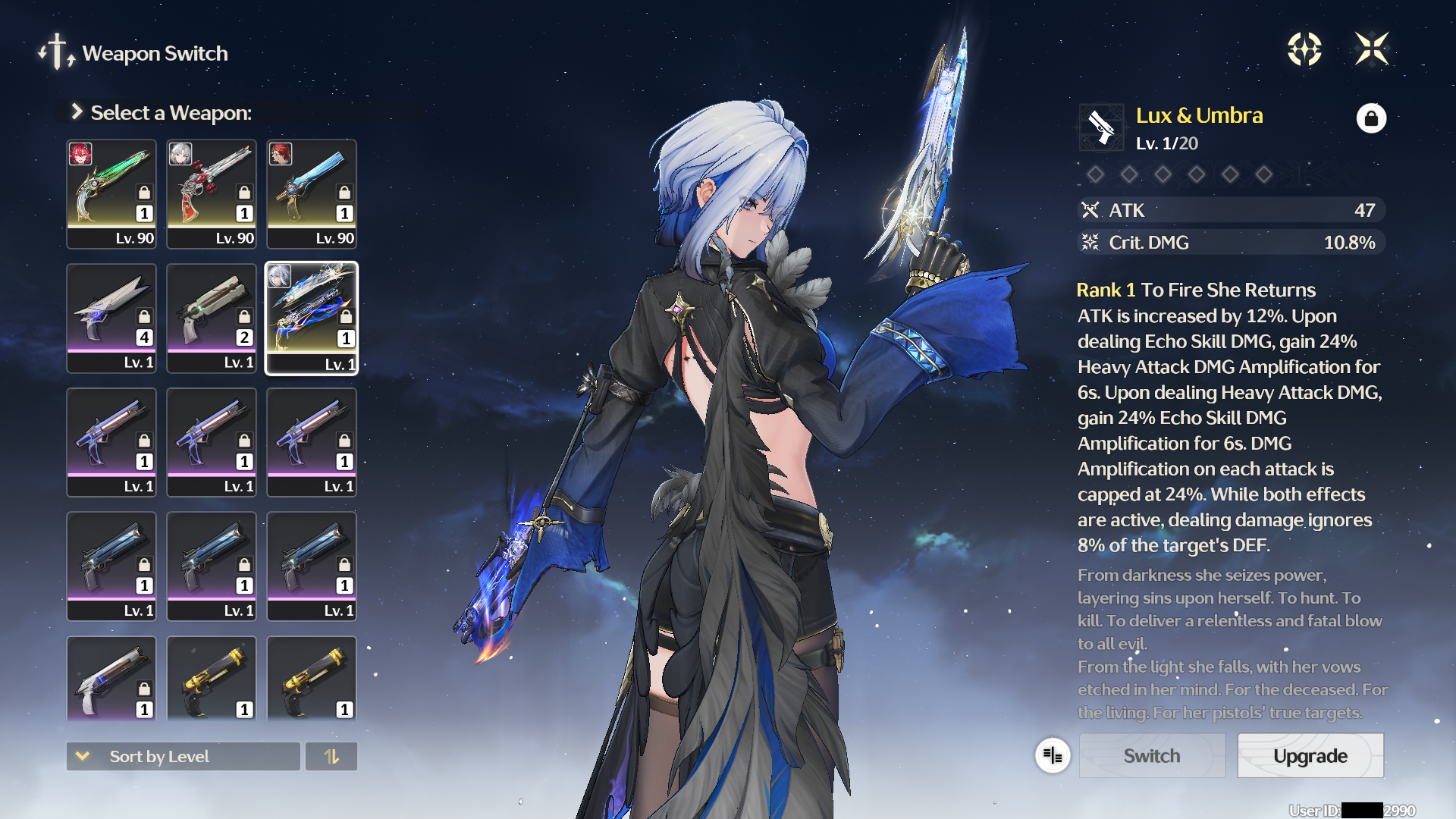Pick the blue Lv. 90 pistol
Screen dimensions: 1456x819
pyautogui.click(x=312, y=193)
